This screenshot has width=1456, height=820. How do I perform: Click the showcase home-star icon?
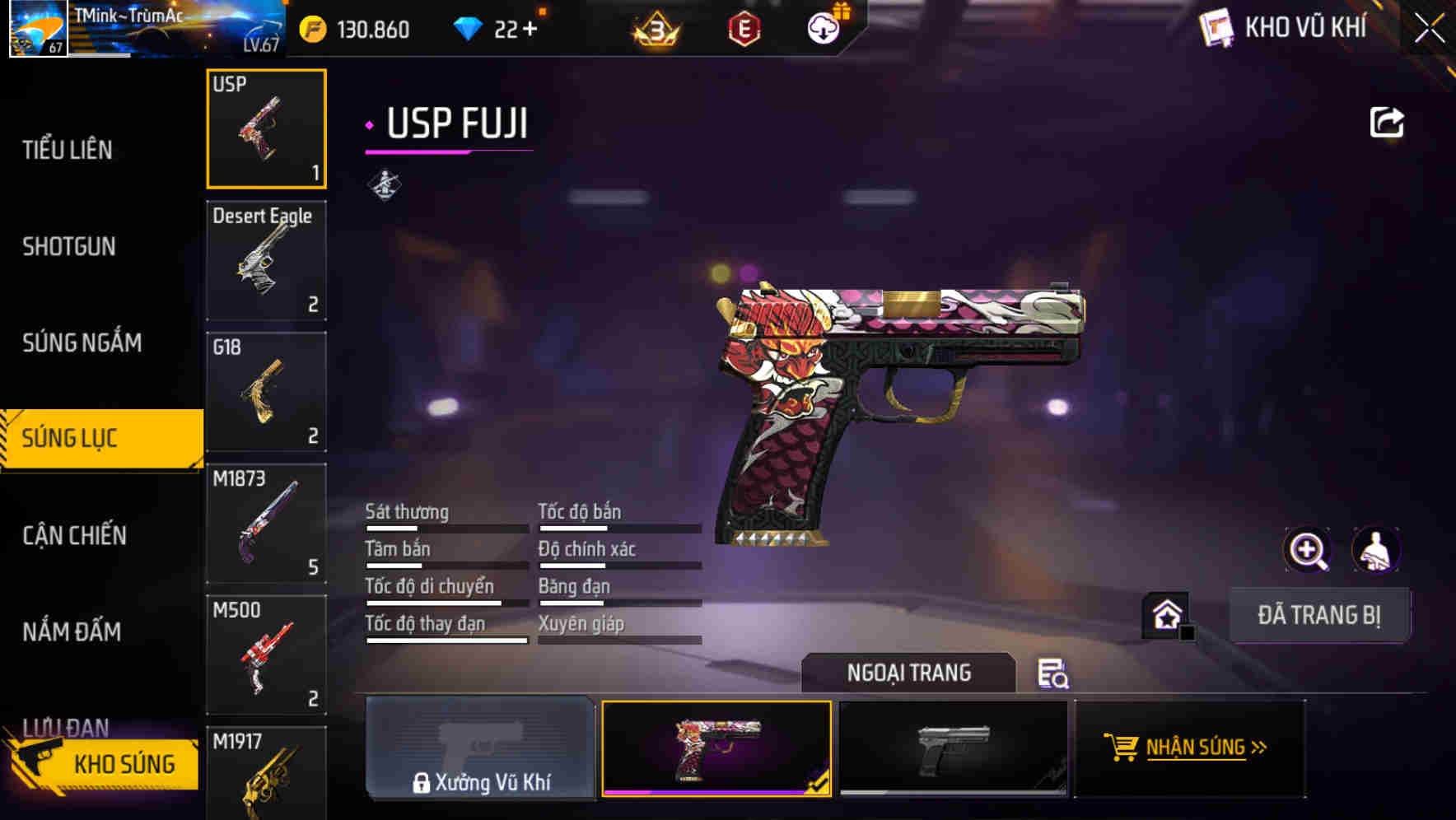click(x=1165, y=614)
